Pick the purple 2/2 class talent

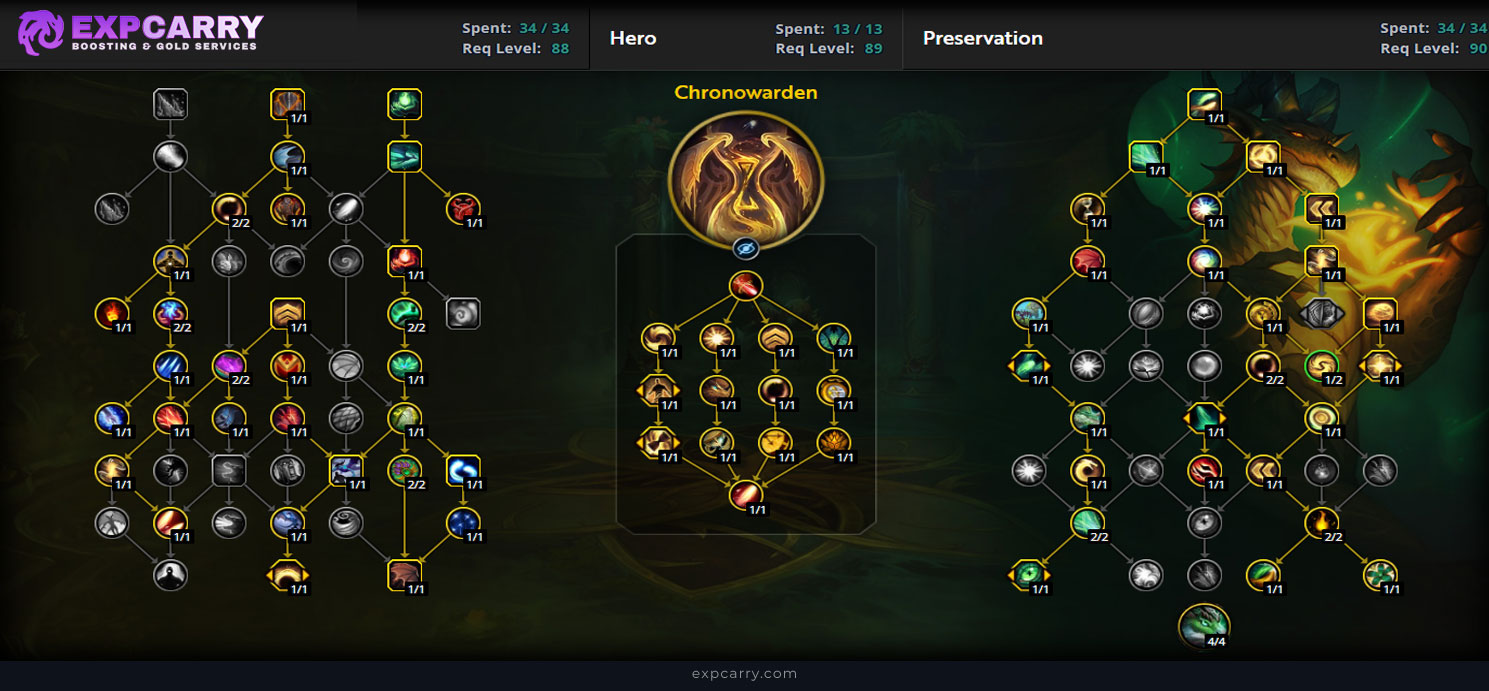coord(229,366)
